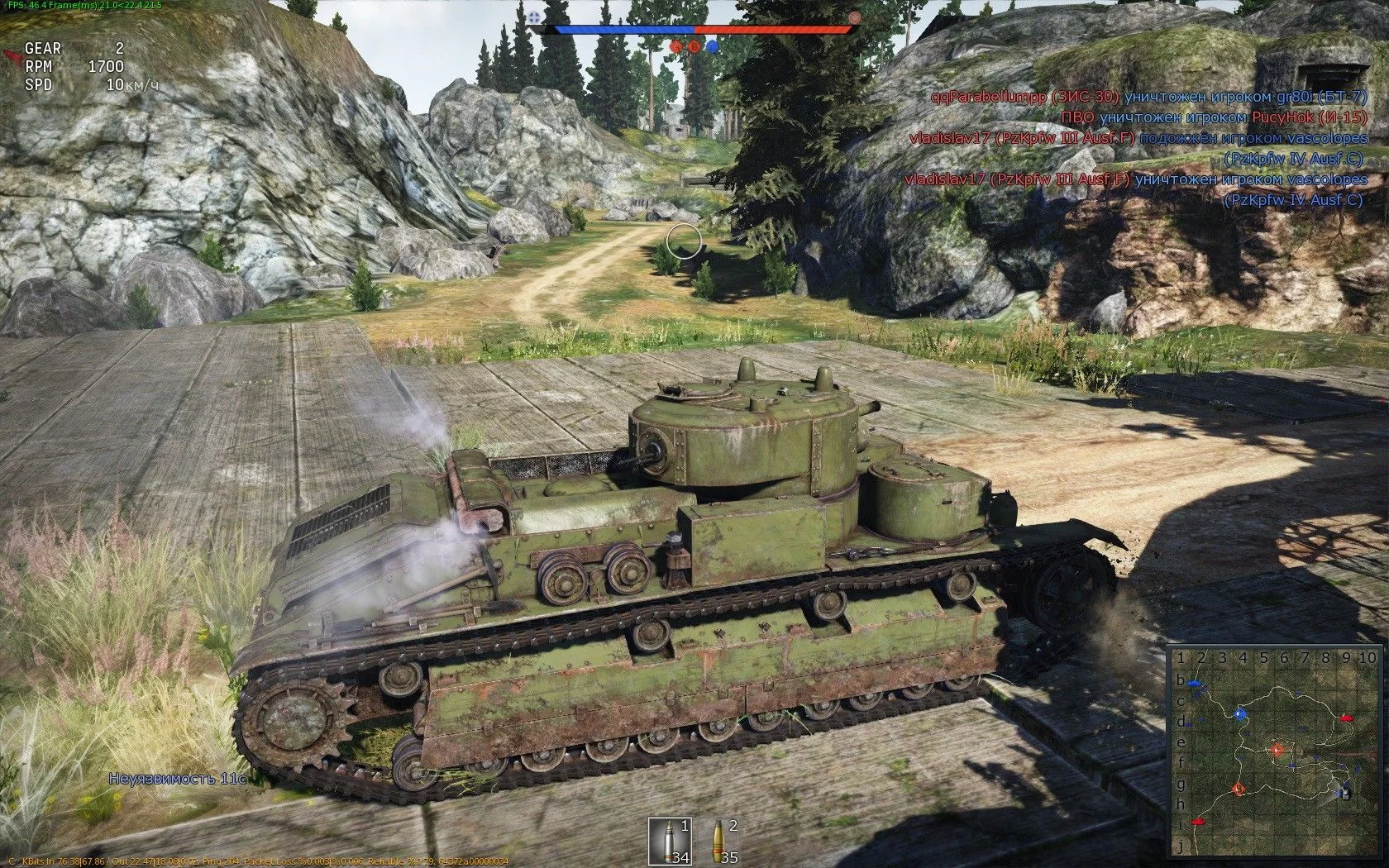Image resolution: width=1389 pixels, height=868 pixels.
Task: Select the red B capture point on the minimap
Action: [1239, 789]
